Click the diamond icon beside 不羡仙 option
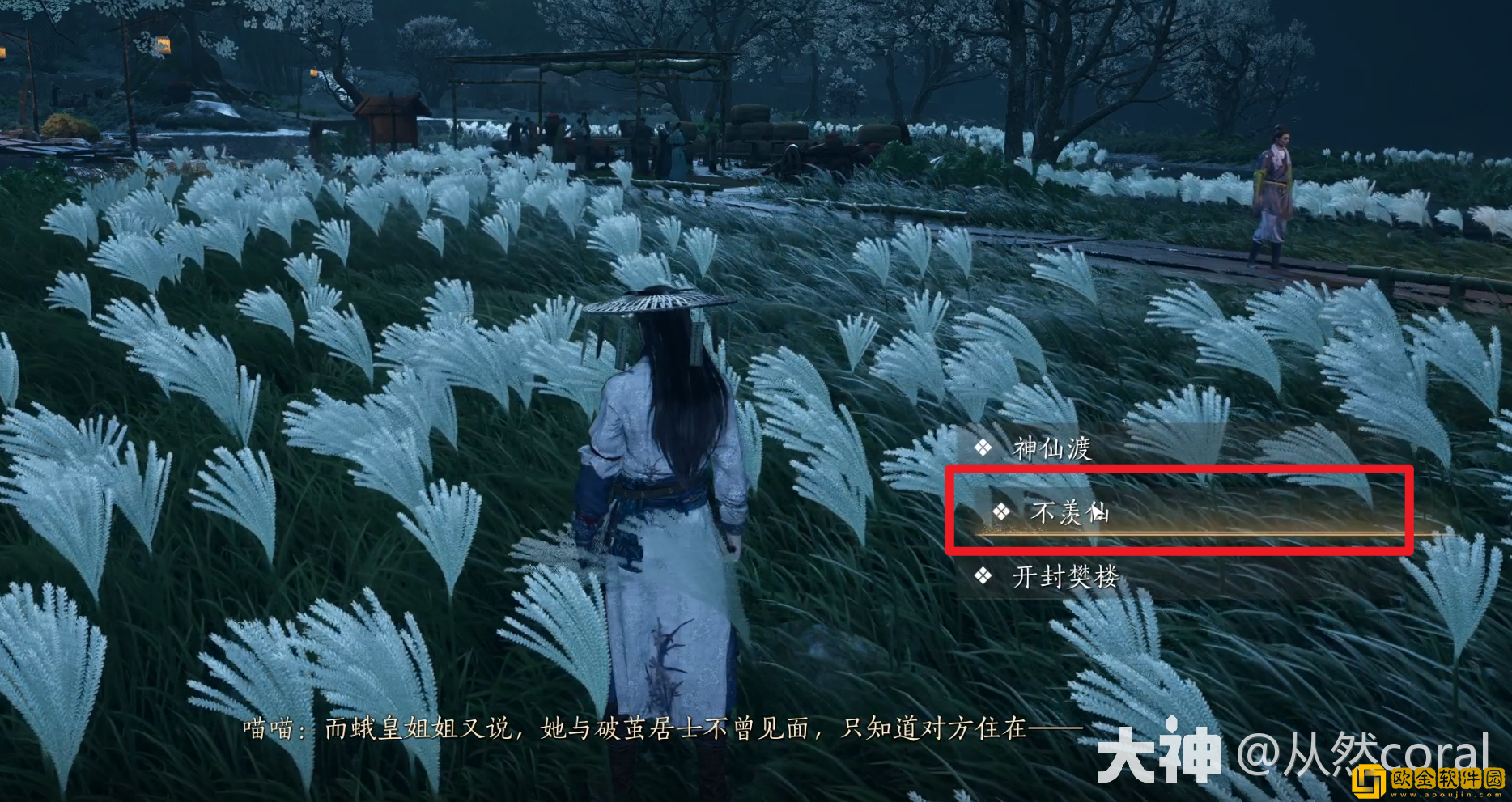This screenshot has height=802, width=1512. (1002, 513)
